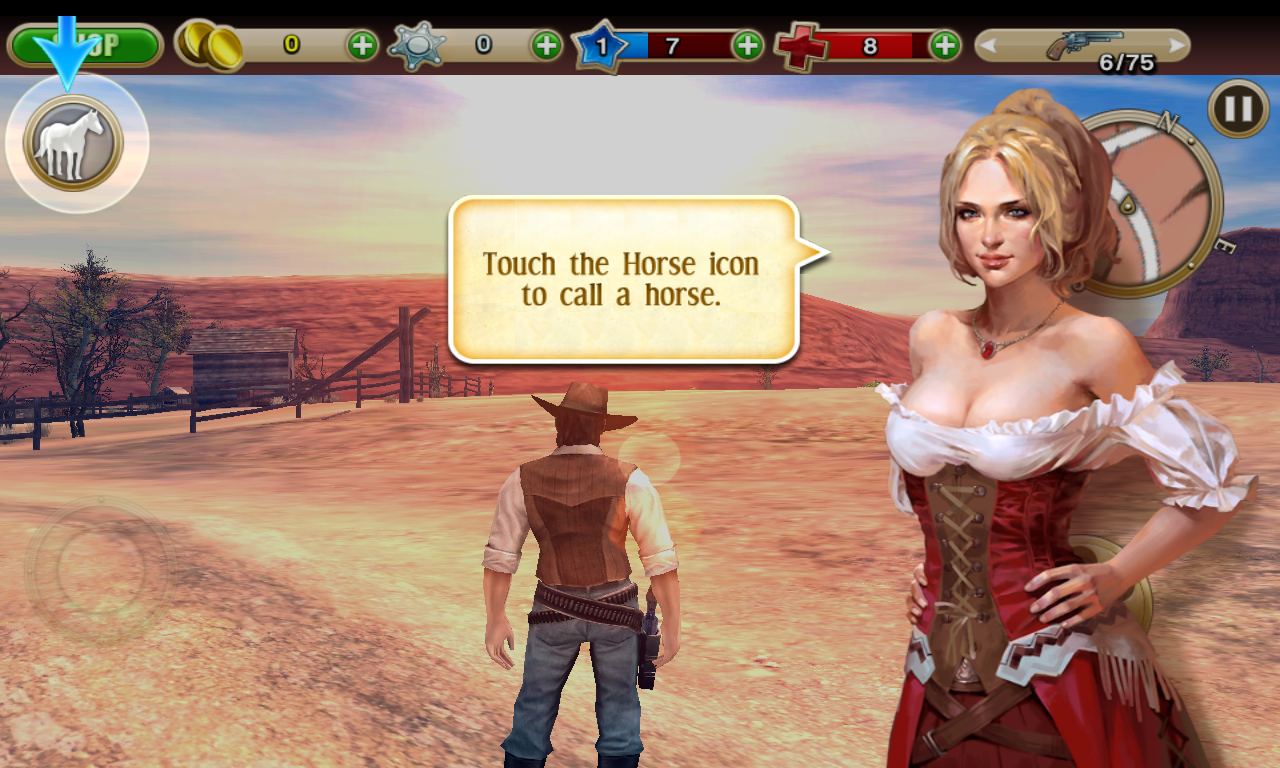Tap the white horse icon
The height and width of the screenshot is (768, 1280).
pos(73,143)
